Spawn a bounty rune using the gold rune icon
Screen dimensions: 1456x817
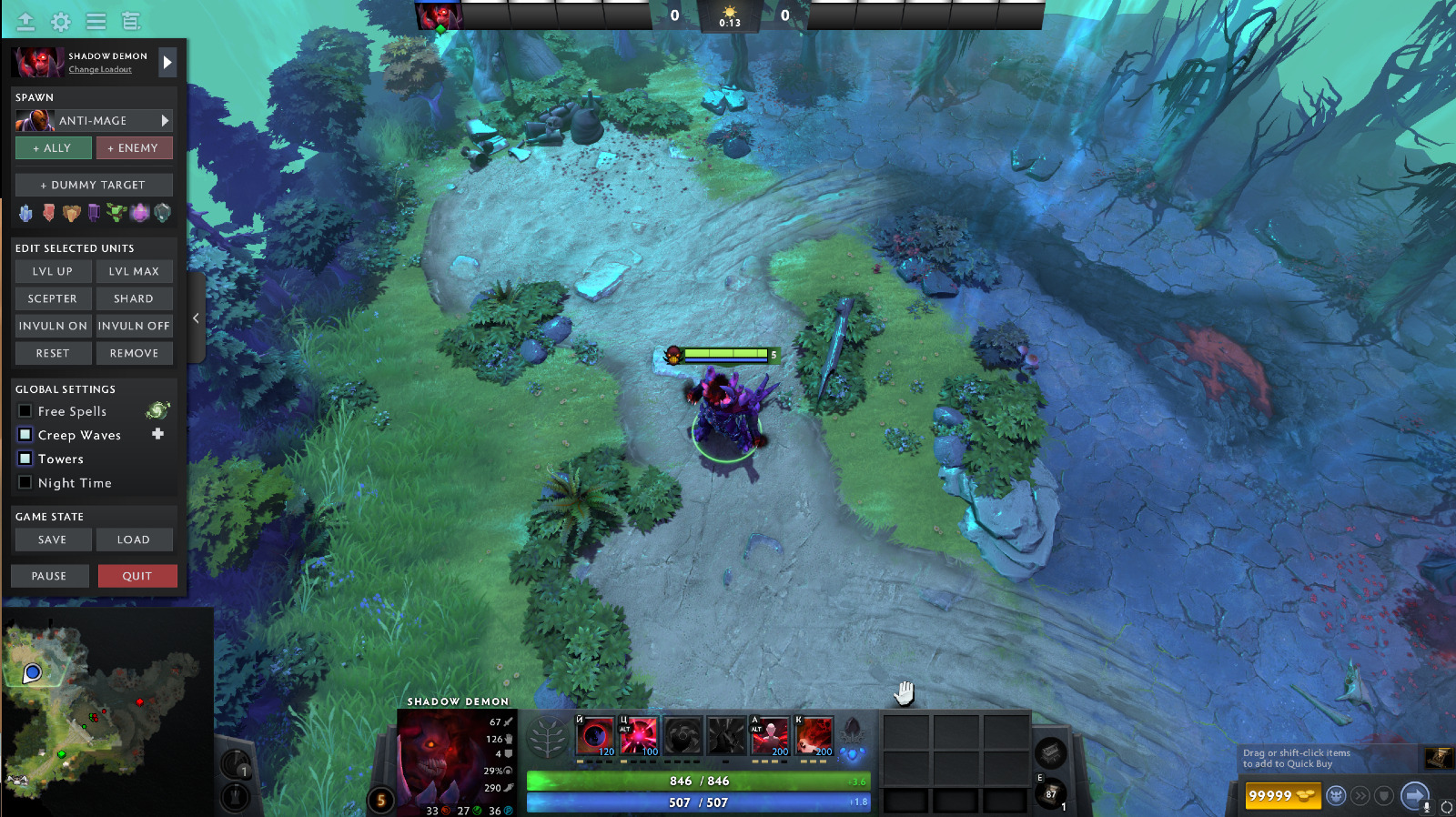pos(70,213)
